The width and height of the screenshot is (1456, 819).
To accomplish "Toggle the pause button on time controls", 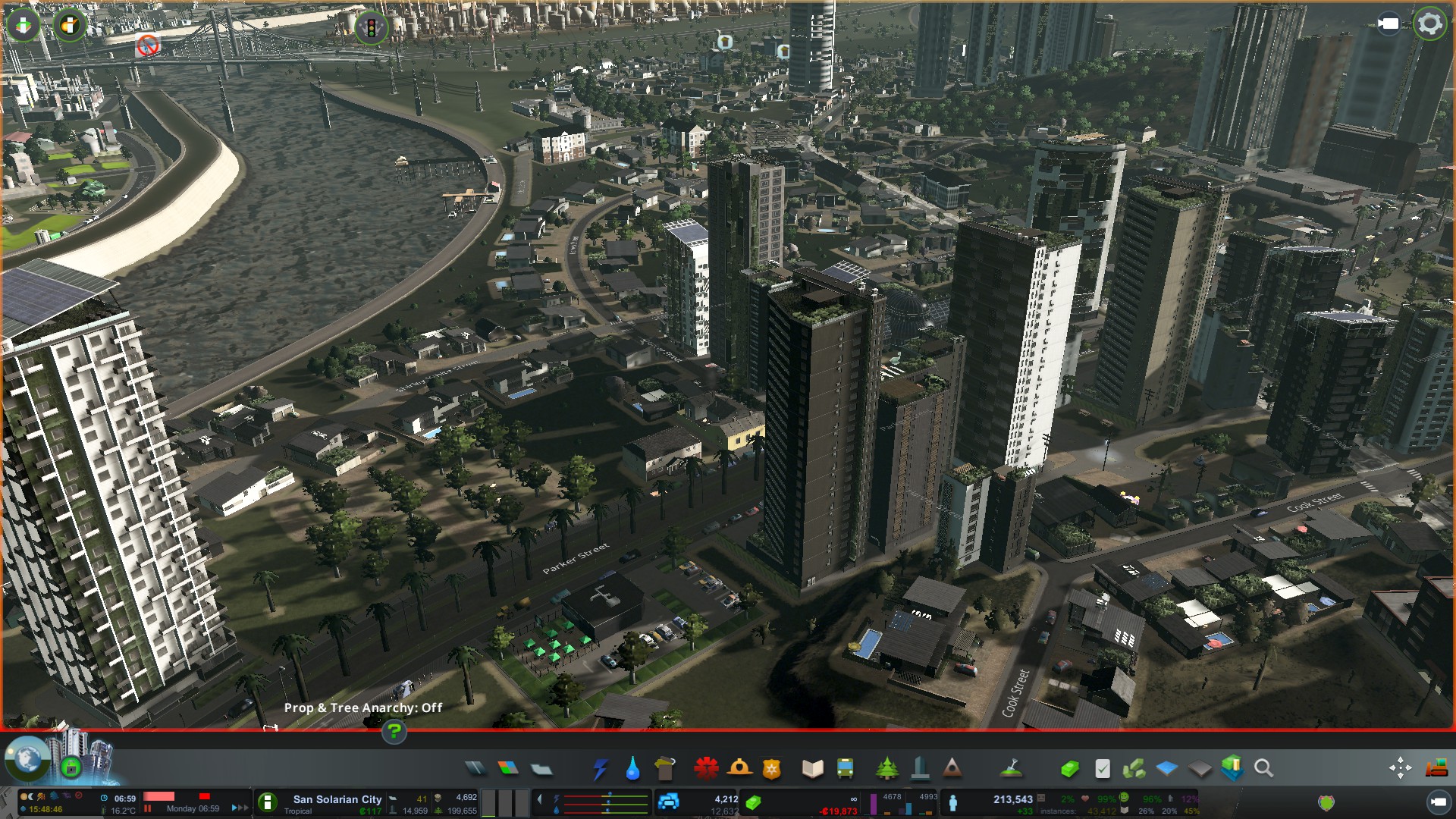I will [148, 808].
